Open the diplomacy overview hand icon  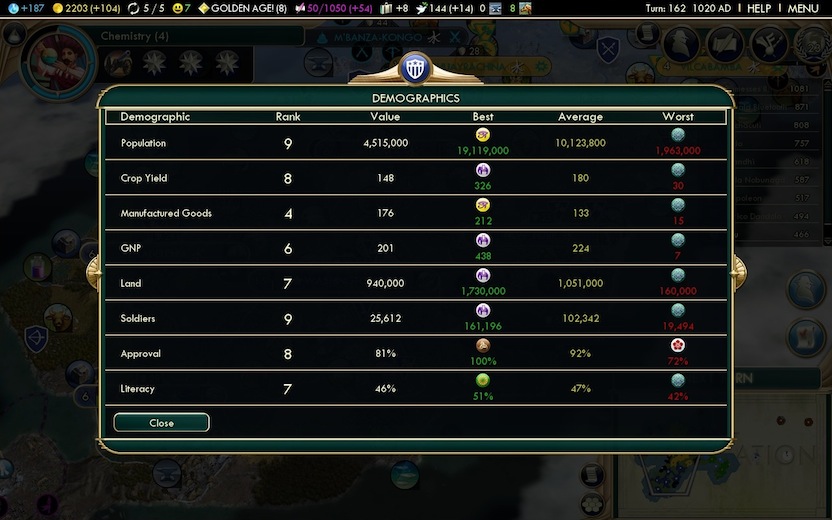[x=768, y=43]
